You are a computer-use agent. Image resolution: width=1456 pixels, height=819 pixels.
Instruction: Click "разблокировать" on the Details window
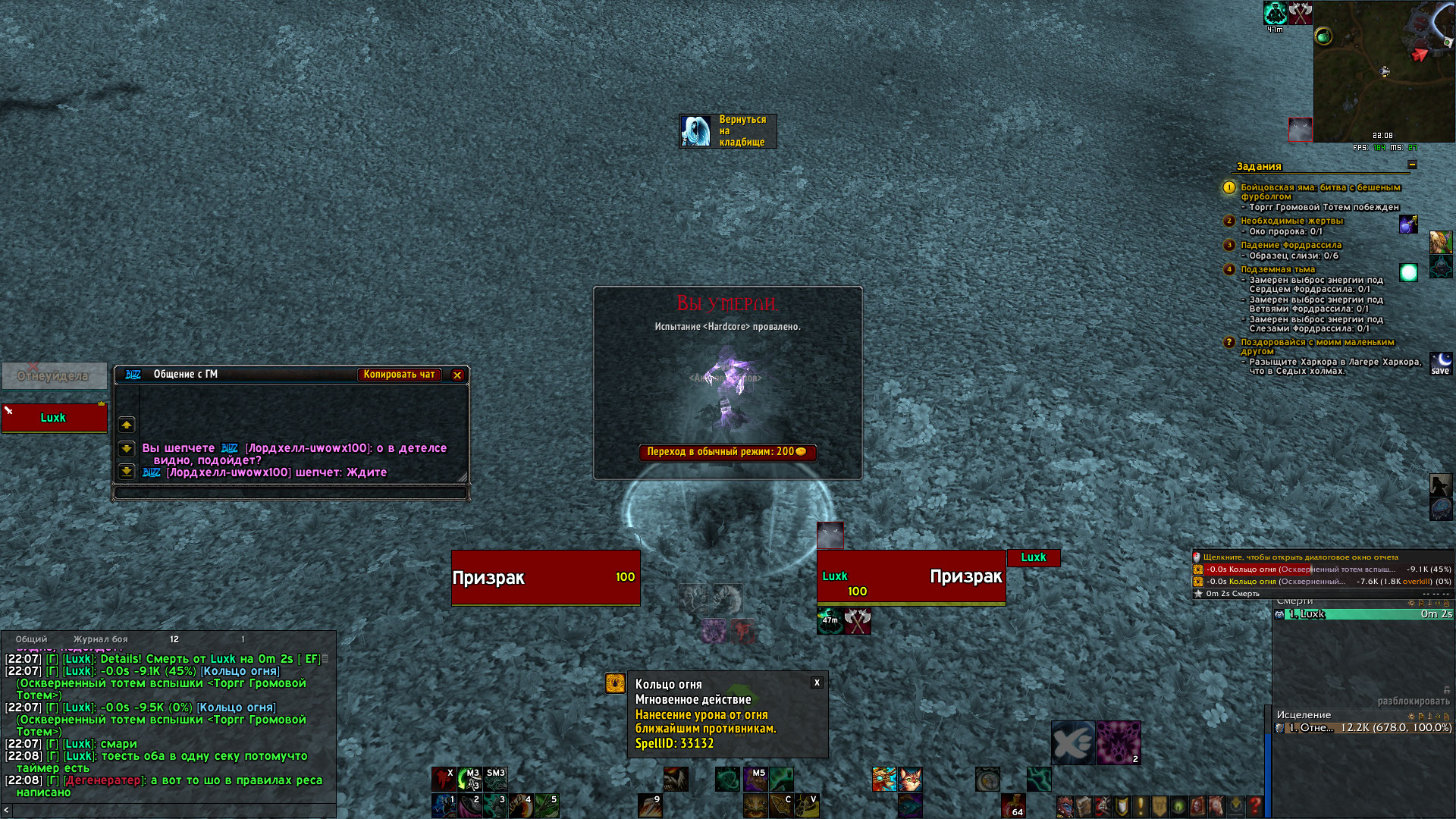tap(1413, 701)
